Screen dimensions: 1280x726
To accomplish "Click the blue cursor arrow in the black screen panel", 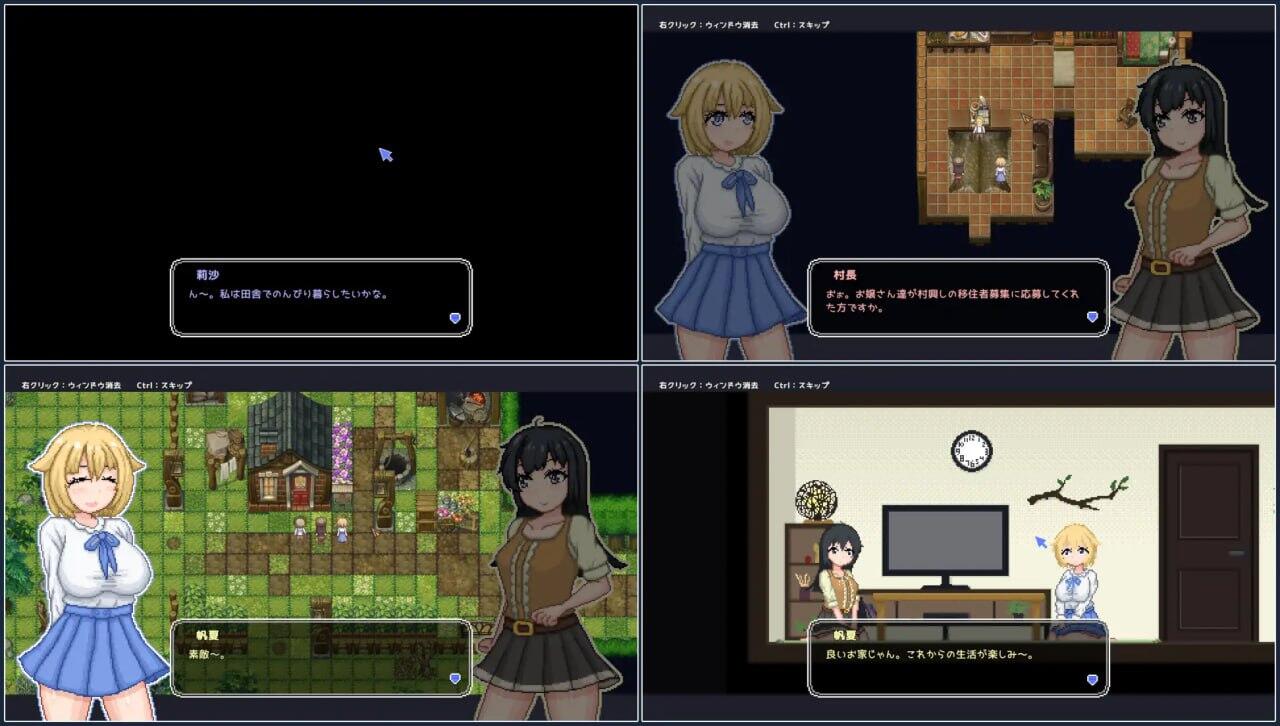I will (385, 155).
